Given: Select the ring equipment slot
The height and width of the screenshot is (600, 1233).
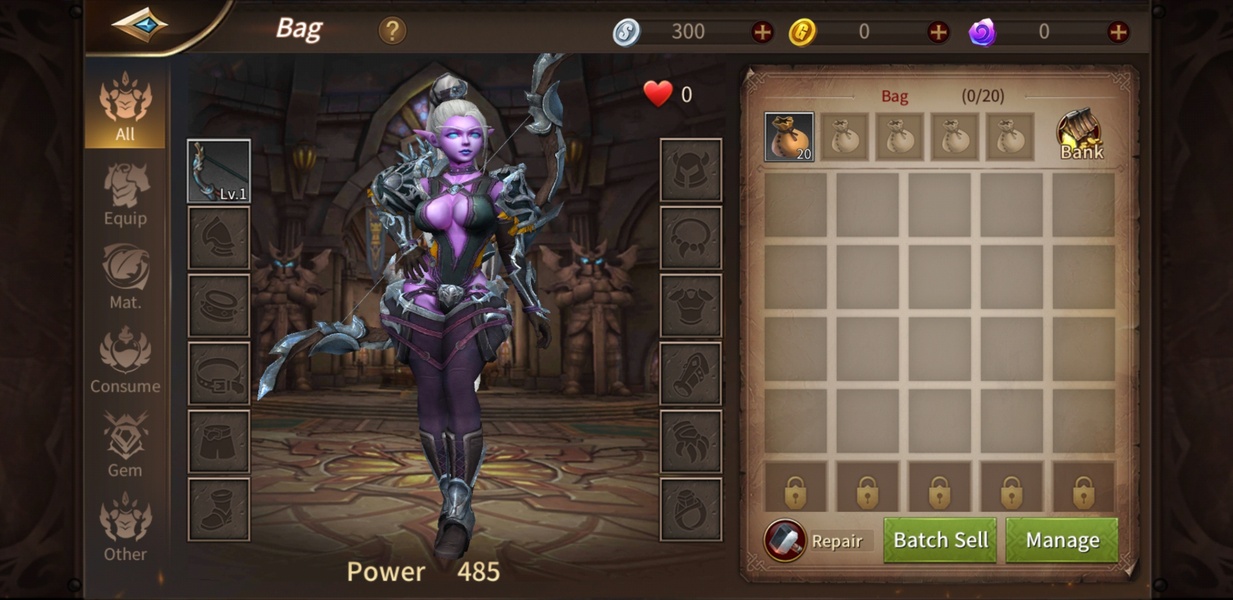Looking at the screenshot, I should (690, 510).
